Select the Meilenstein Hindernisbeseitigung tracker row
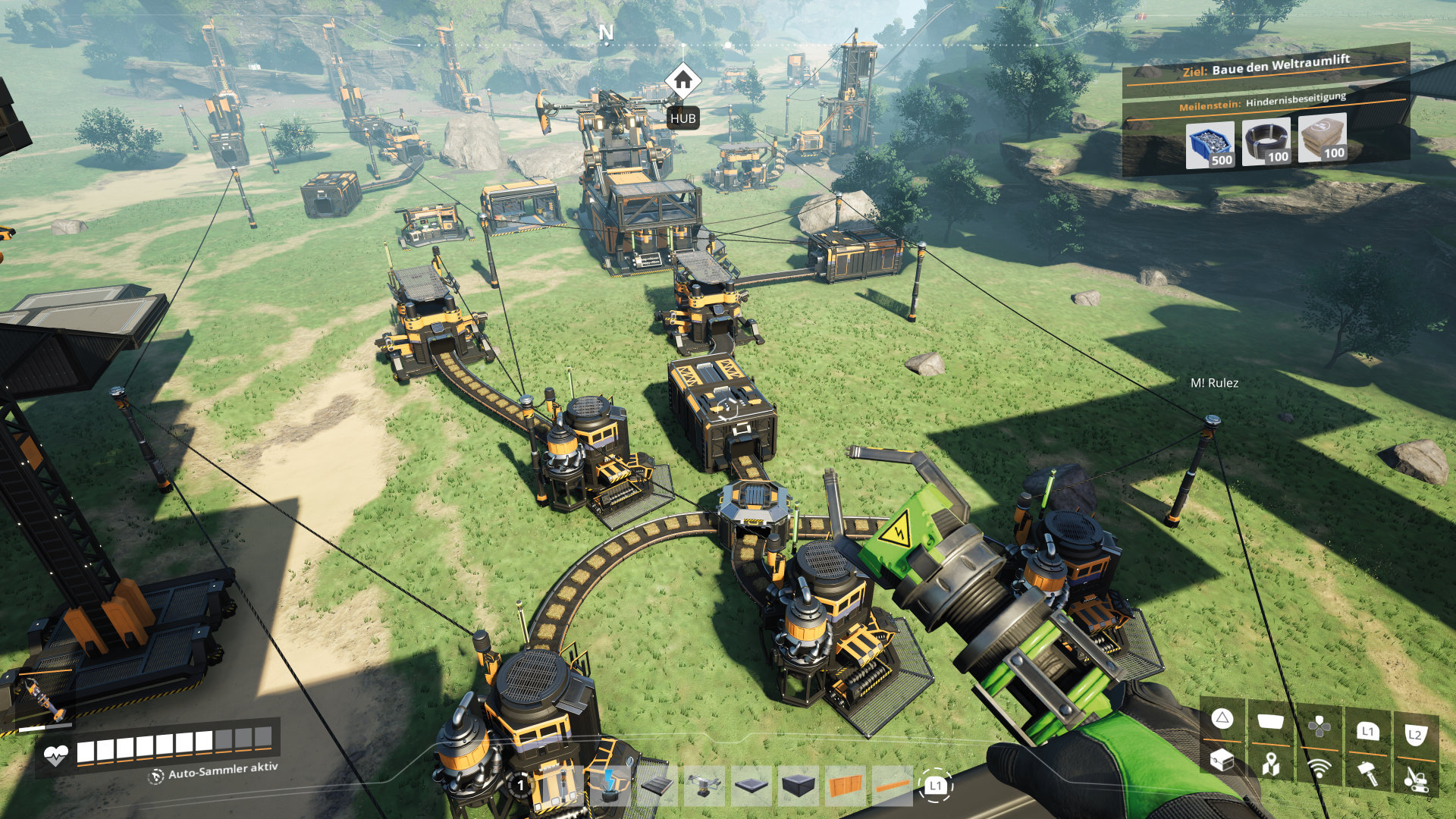Screen dimensions: 1456x819 [1263, 102]
